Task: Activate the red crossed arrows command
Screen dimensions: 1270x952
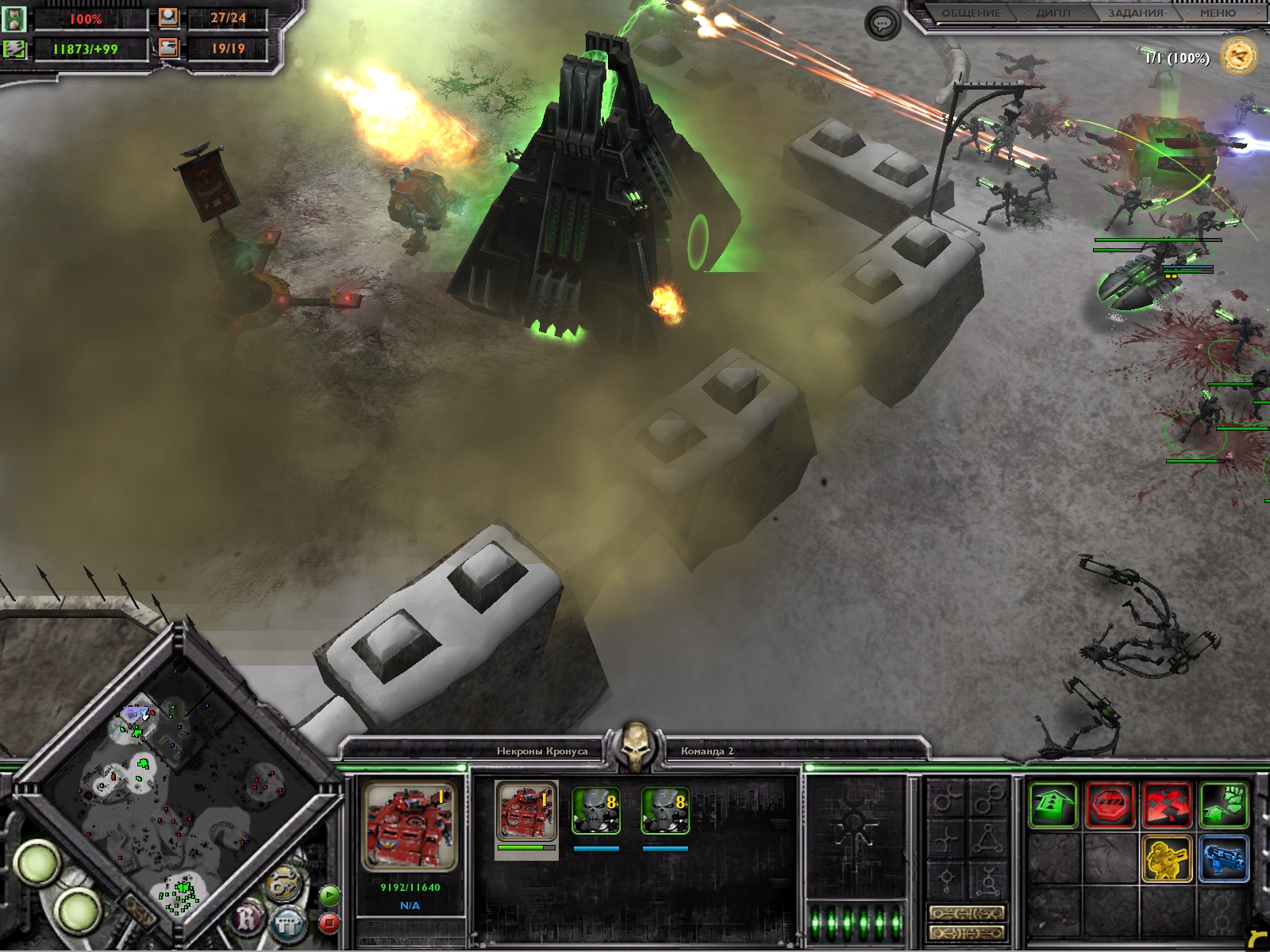Action: tap(1167, 805)
